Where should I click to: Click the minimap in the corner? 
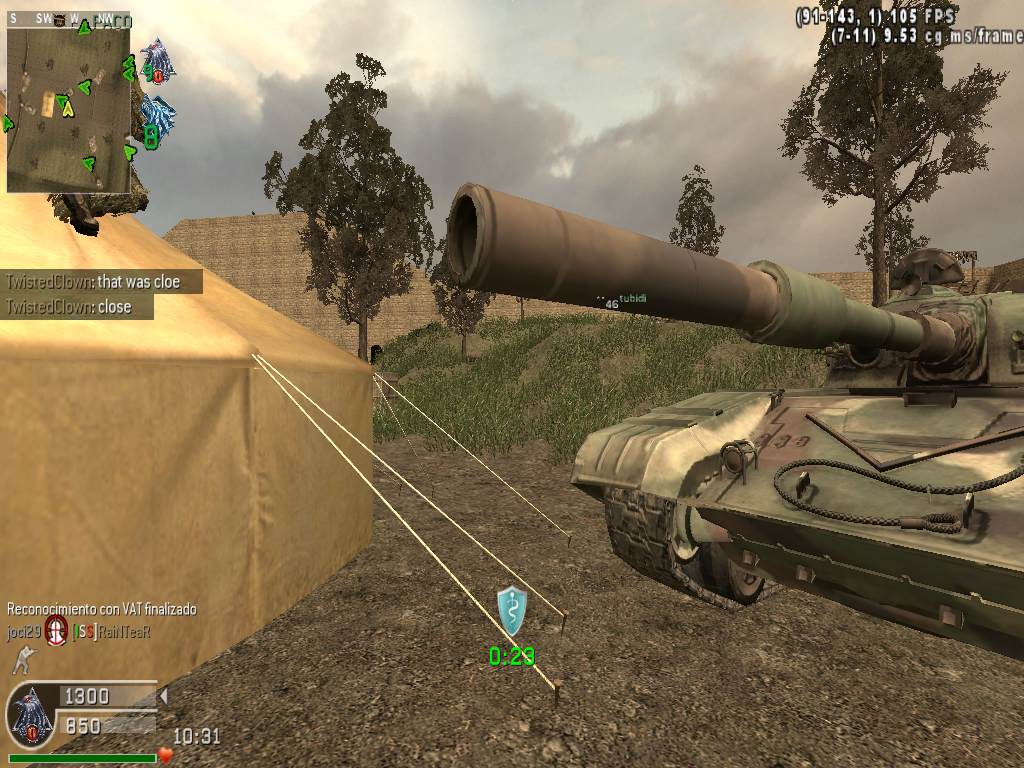[x=68, y=109]
